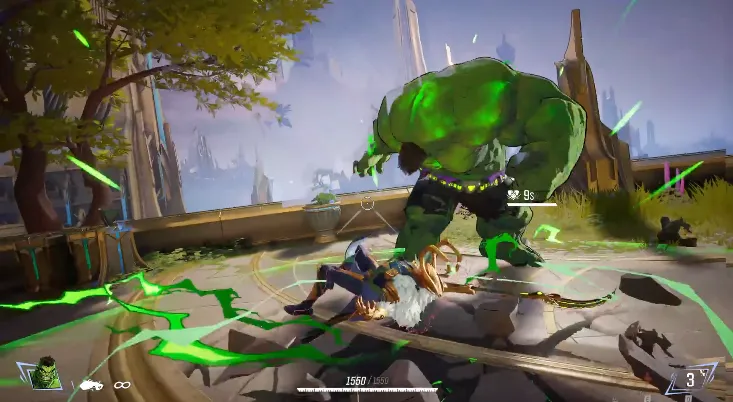The width and height of the screenshot is (733, 402).
Task: Click the Hulk hero portrait
Action: pyautogui.click(x=46, y=373)
